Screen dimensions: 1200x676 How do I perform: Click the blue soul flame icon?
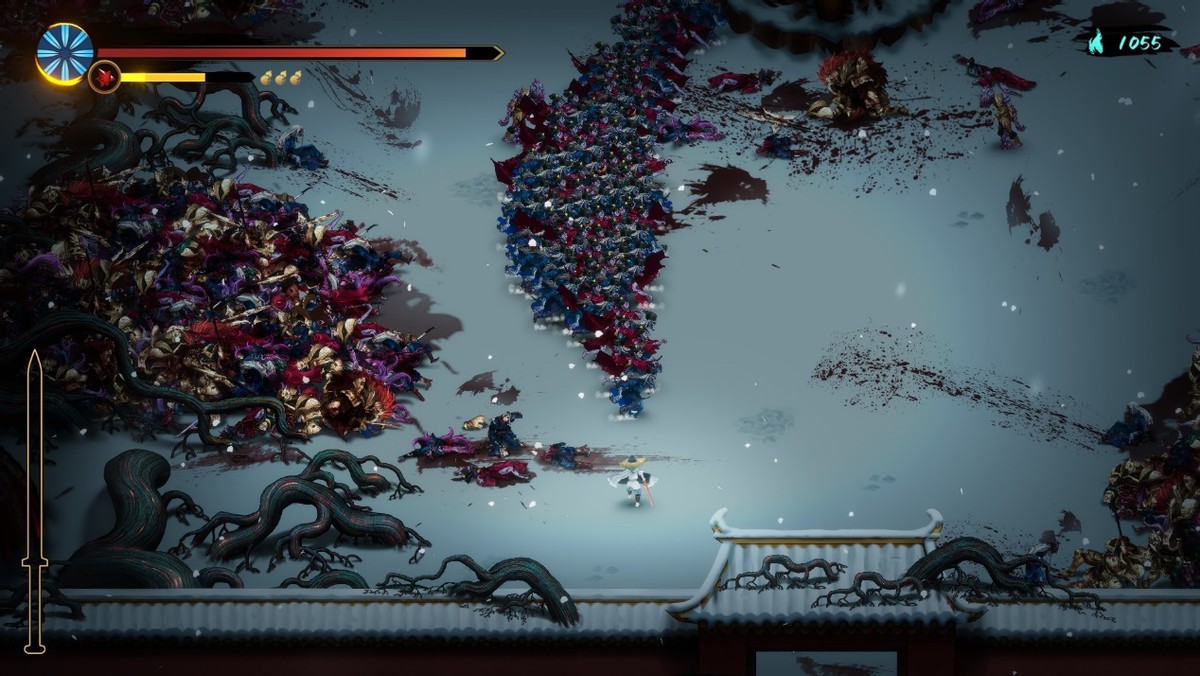[x=1098, y=42]
